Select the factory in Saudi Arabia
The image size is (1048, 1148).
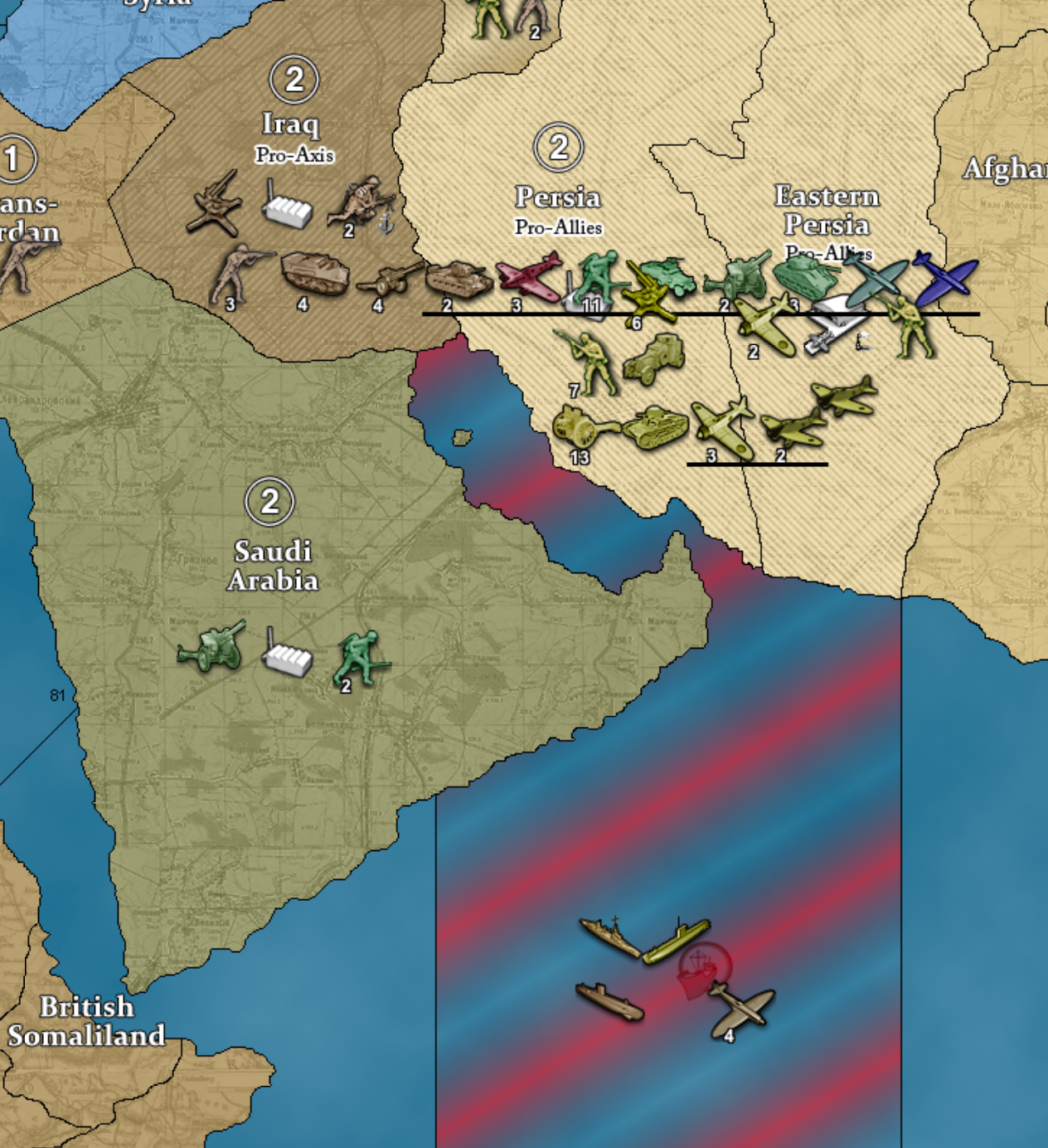point(287,655)
